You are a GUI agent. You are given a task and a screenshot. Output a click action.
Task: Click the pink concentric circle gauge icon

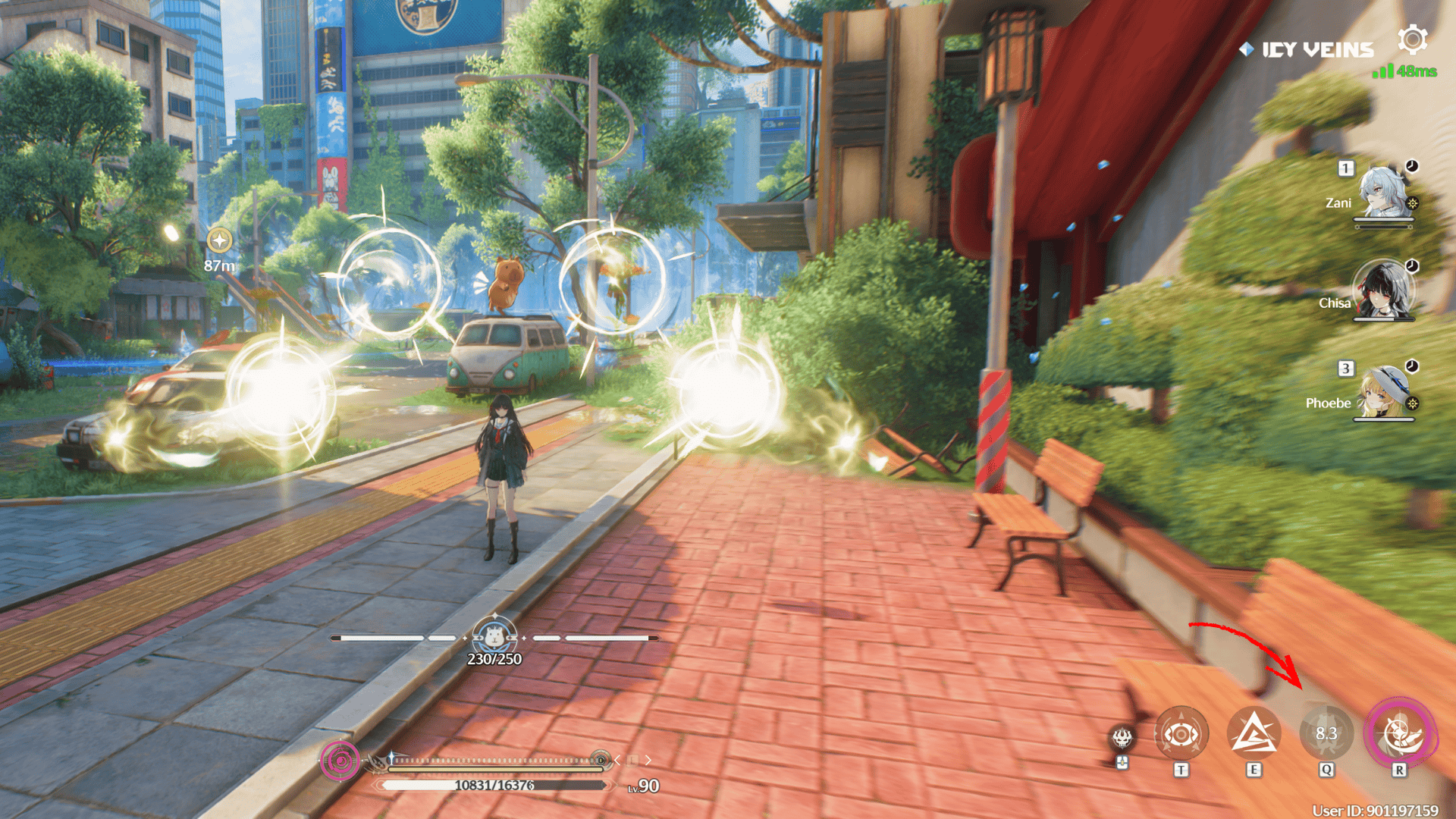pyautogui.click(x=340, y=760)
